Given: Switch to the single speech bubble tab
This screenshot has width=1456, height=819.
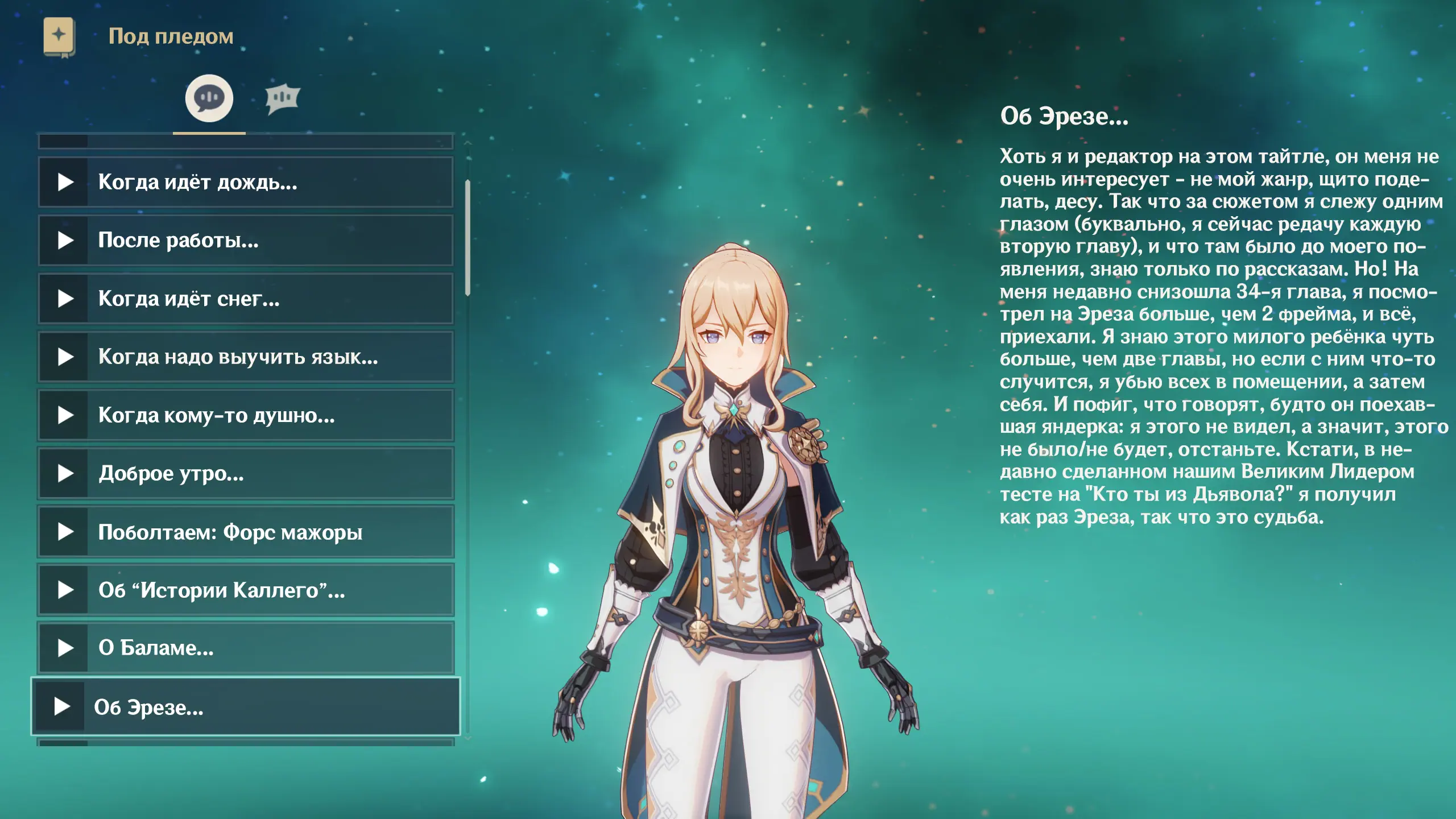Looking at the screenshot, I should click(x=209, y=98).
